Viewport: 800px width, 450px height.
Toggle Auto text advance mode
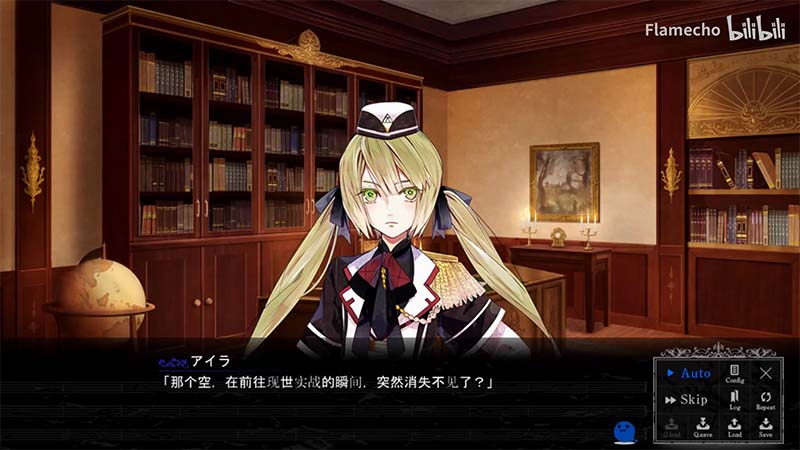pos(688,373)
